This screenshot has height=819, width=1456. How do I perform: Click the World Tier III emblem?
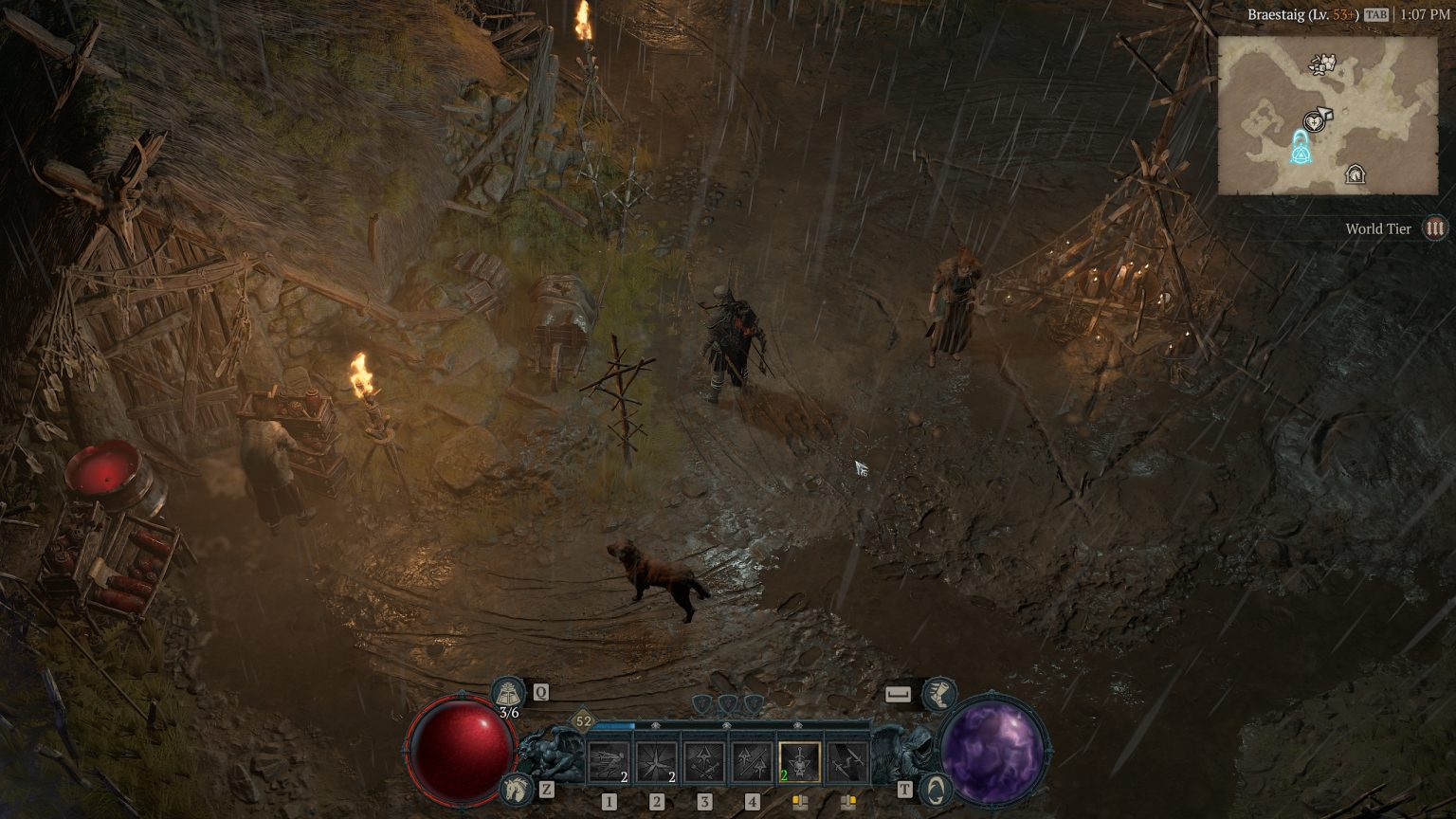pos(1435,228)
